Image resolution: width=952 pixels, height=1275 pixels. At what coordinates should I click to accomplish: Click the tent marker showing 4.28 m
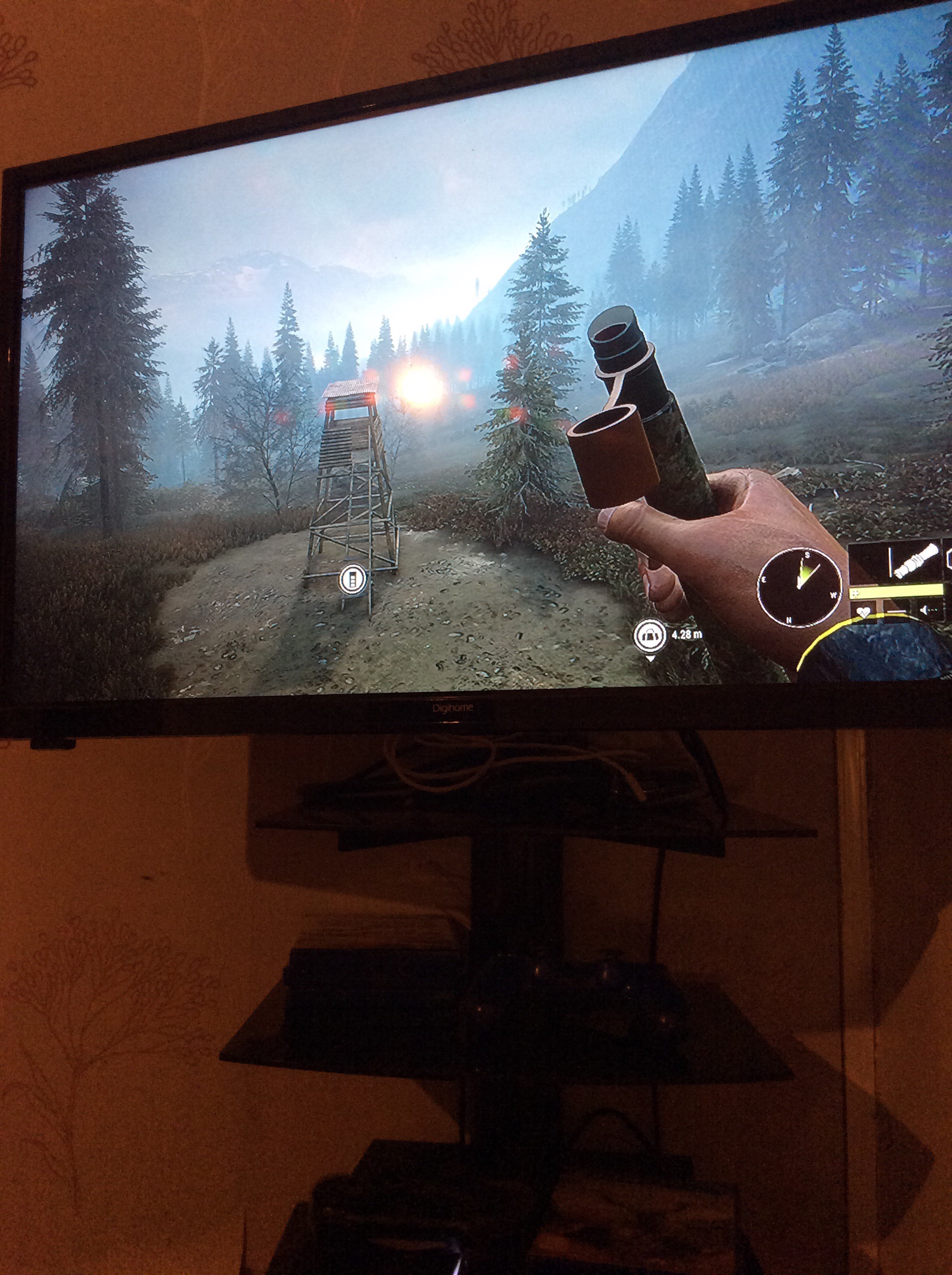[x=650, y=636]
